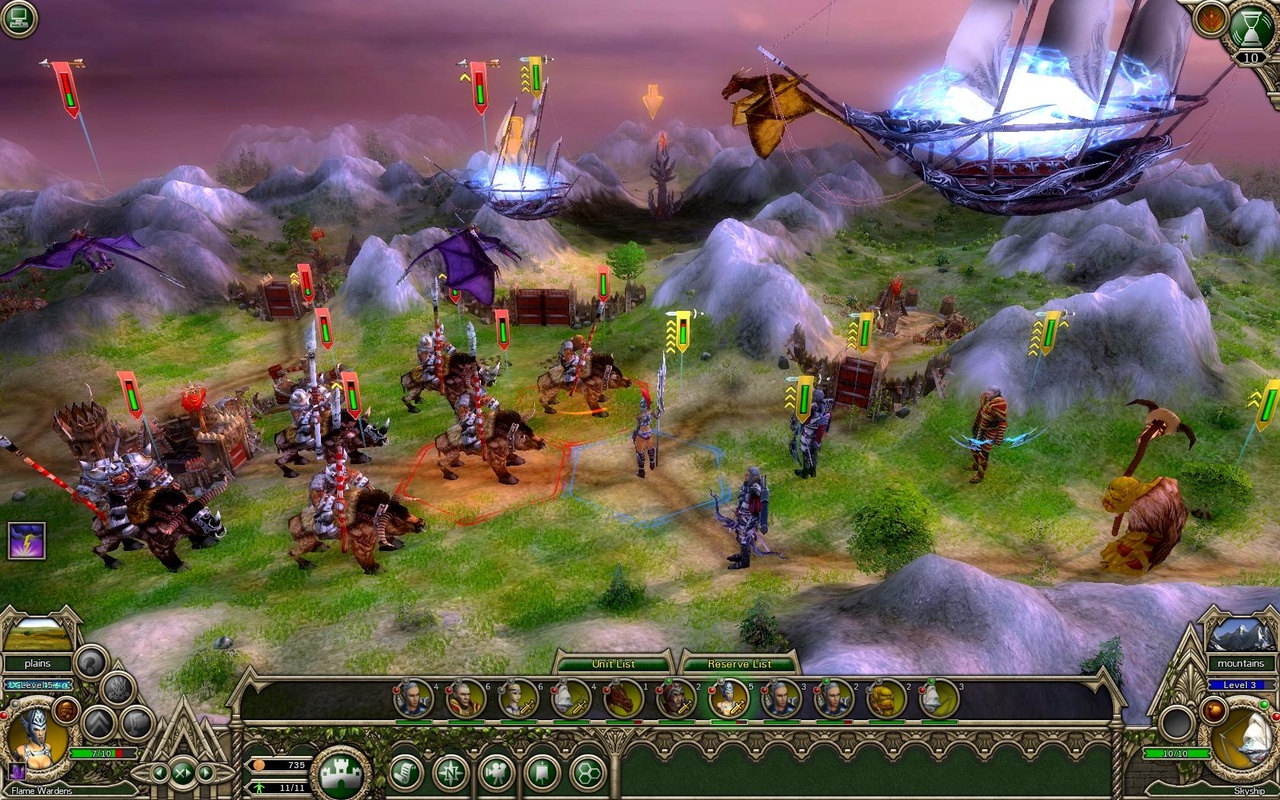Choose the golden golem unit portrait
Viewport: 1280px width, 800px height.
[x=885, y=698]
